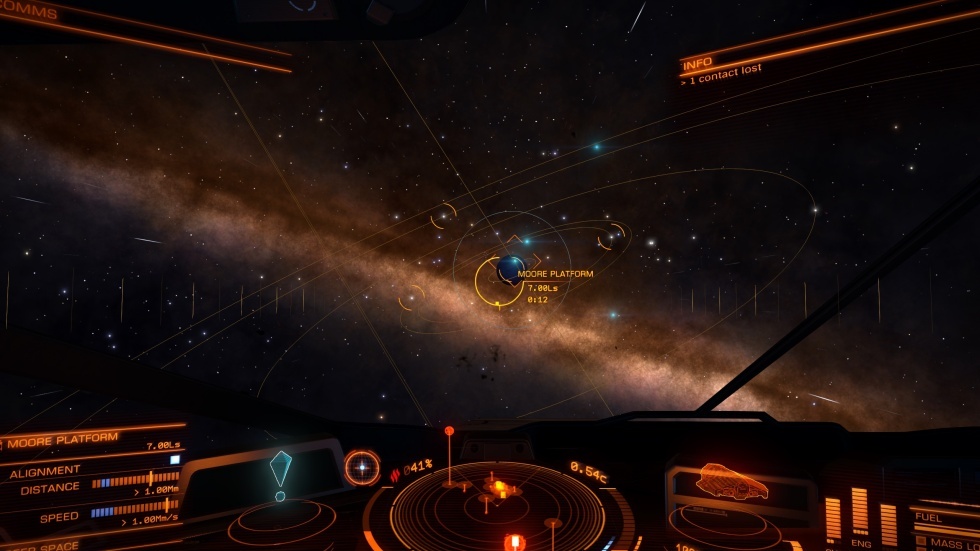Select the ship hologram schematic
Screen dimensions: 980x551
(x=732, y=481)
